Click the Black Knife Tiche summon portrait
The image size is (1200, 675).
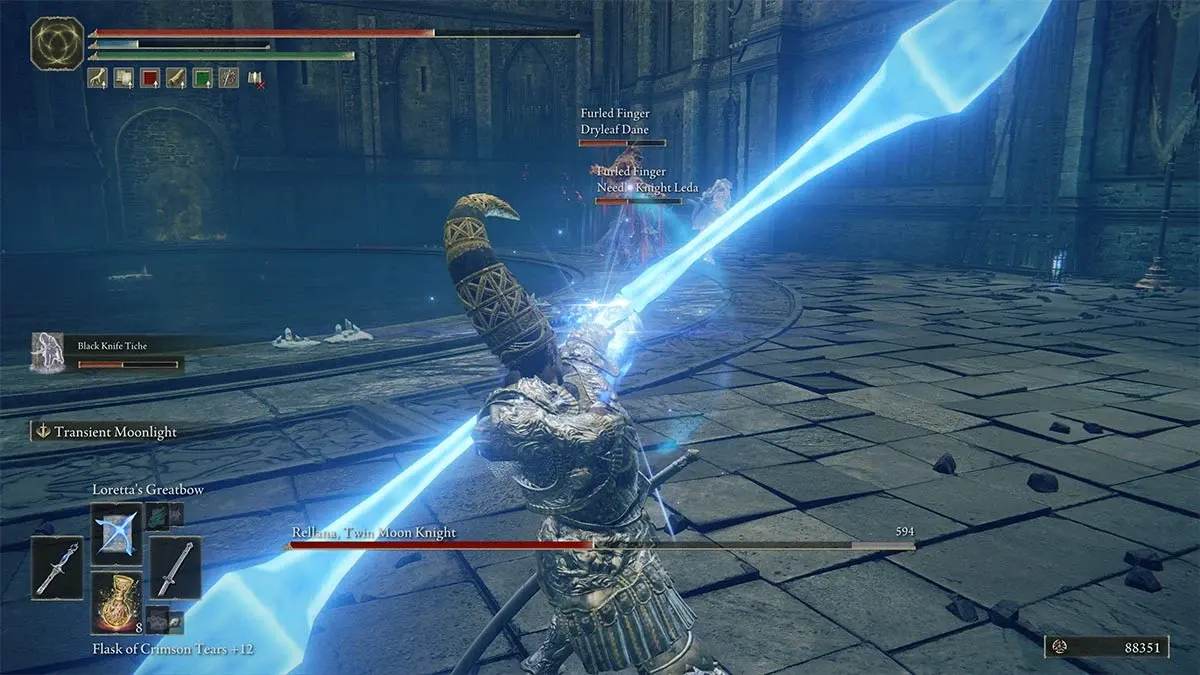[48, 353]
